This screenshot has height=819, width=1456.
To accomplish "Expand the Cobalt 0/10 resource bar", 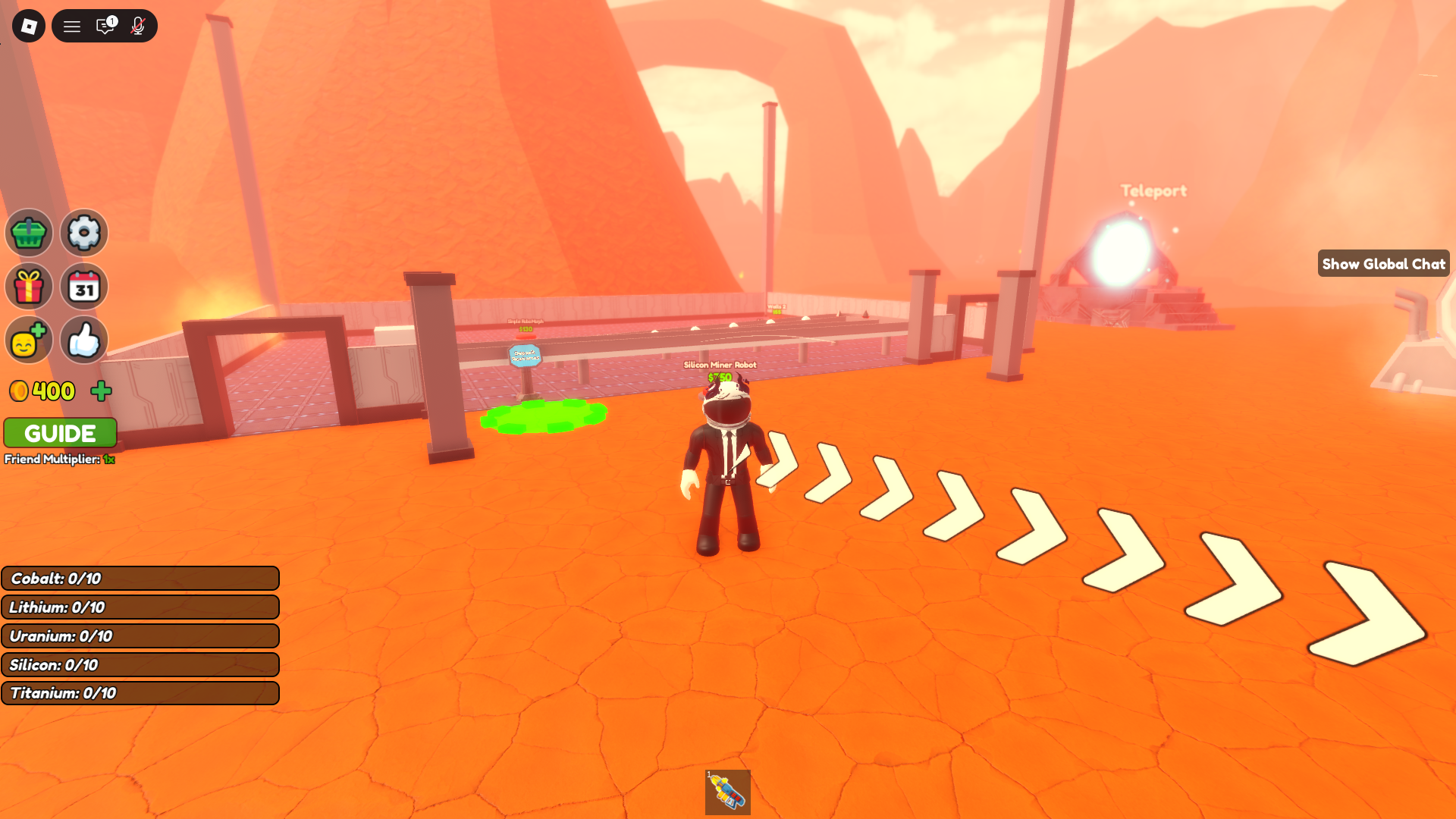I will (x=140, y=578).
